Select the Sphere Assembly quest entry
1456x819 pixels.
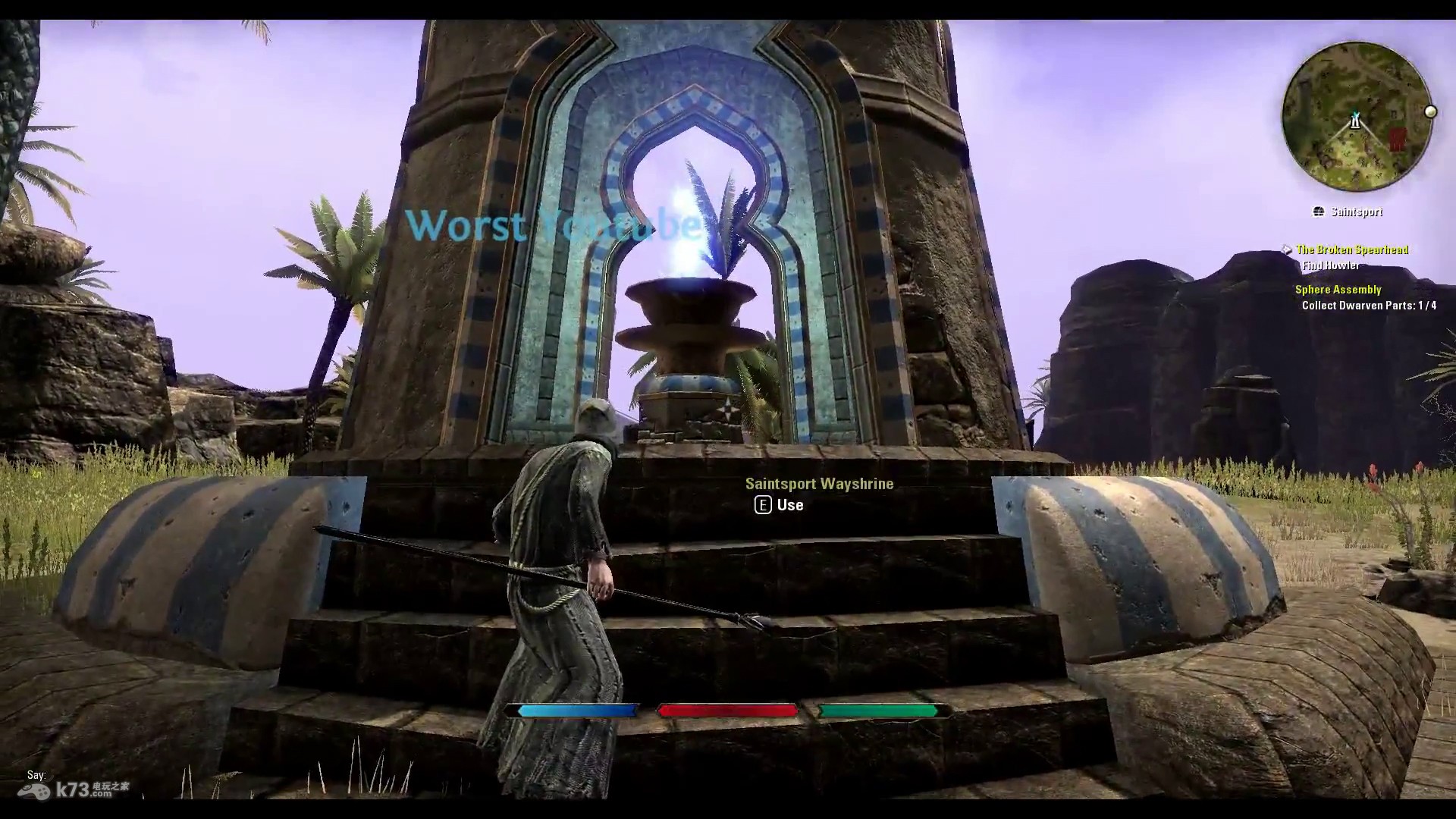tap(1338, 290)
